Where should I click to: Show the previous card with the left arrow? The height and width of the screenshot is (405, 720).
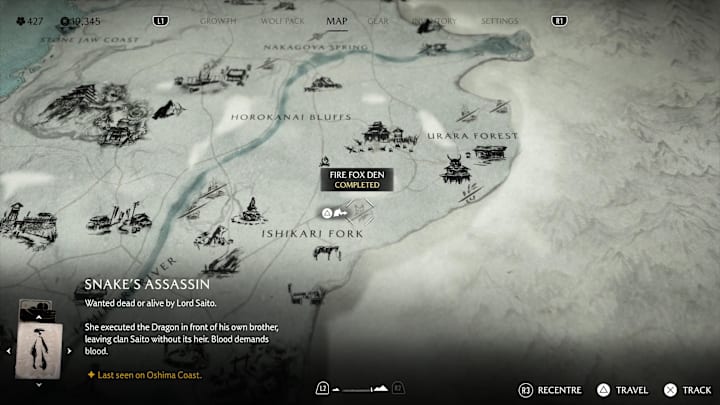click(x=10, y=351)
